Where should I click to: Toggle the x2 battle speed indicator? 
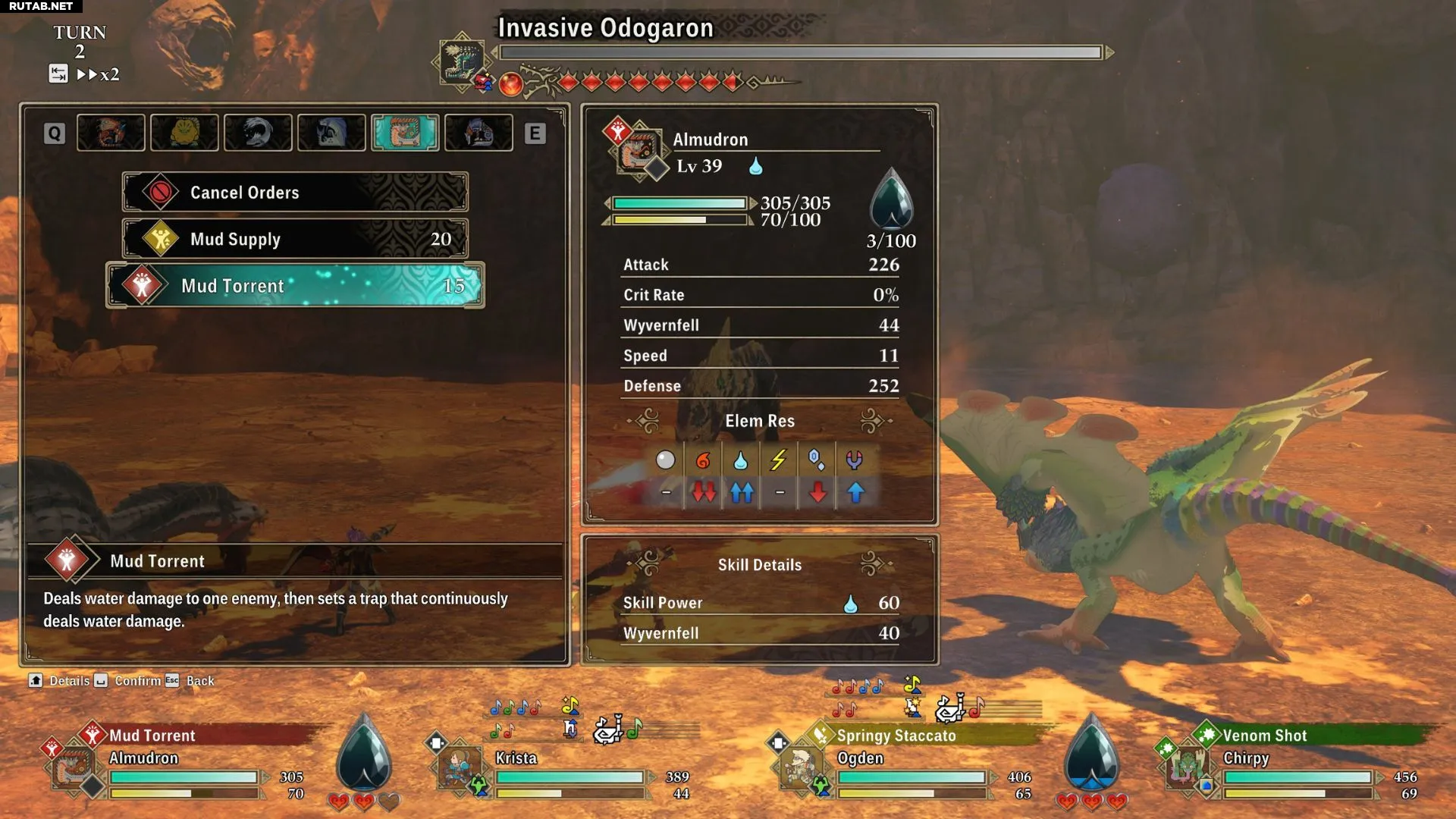coord(97,74)
